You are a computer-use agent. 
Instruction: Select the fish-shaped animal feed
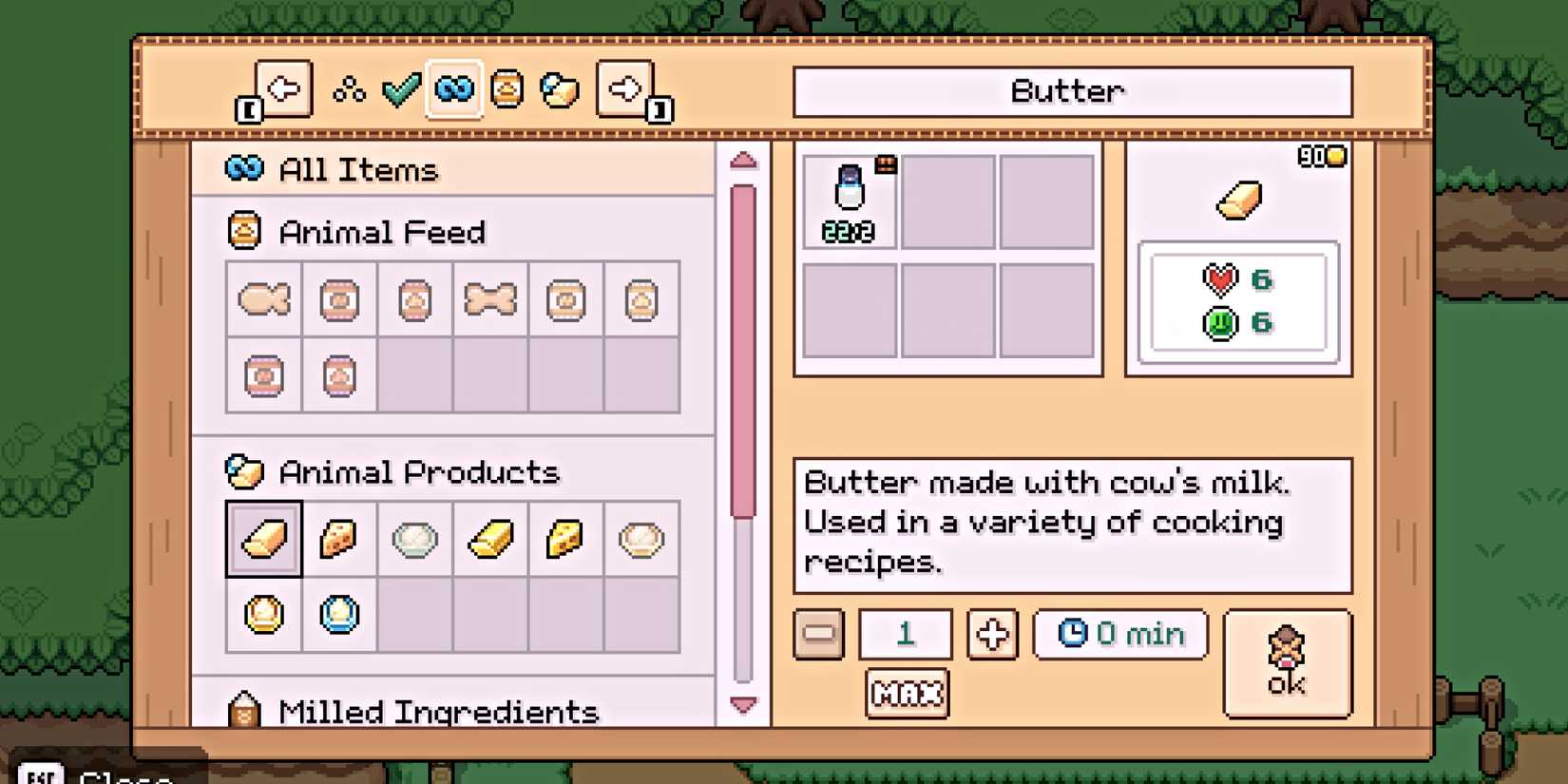[x=263, y=299]
